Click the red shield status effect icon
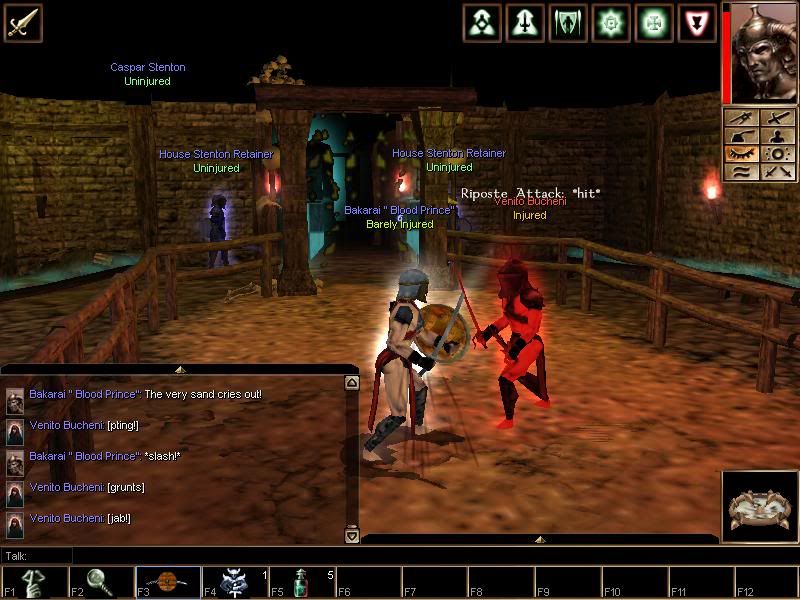 pyautogui.click(x=696, y=22)
